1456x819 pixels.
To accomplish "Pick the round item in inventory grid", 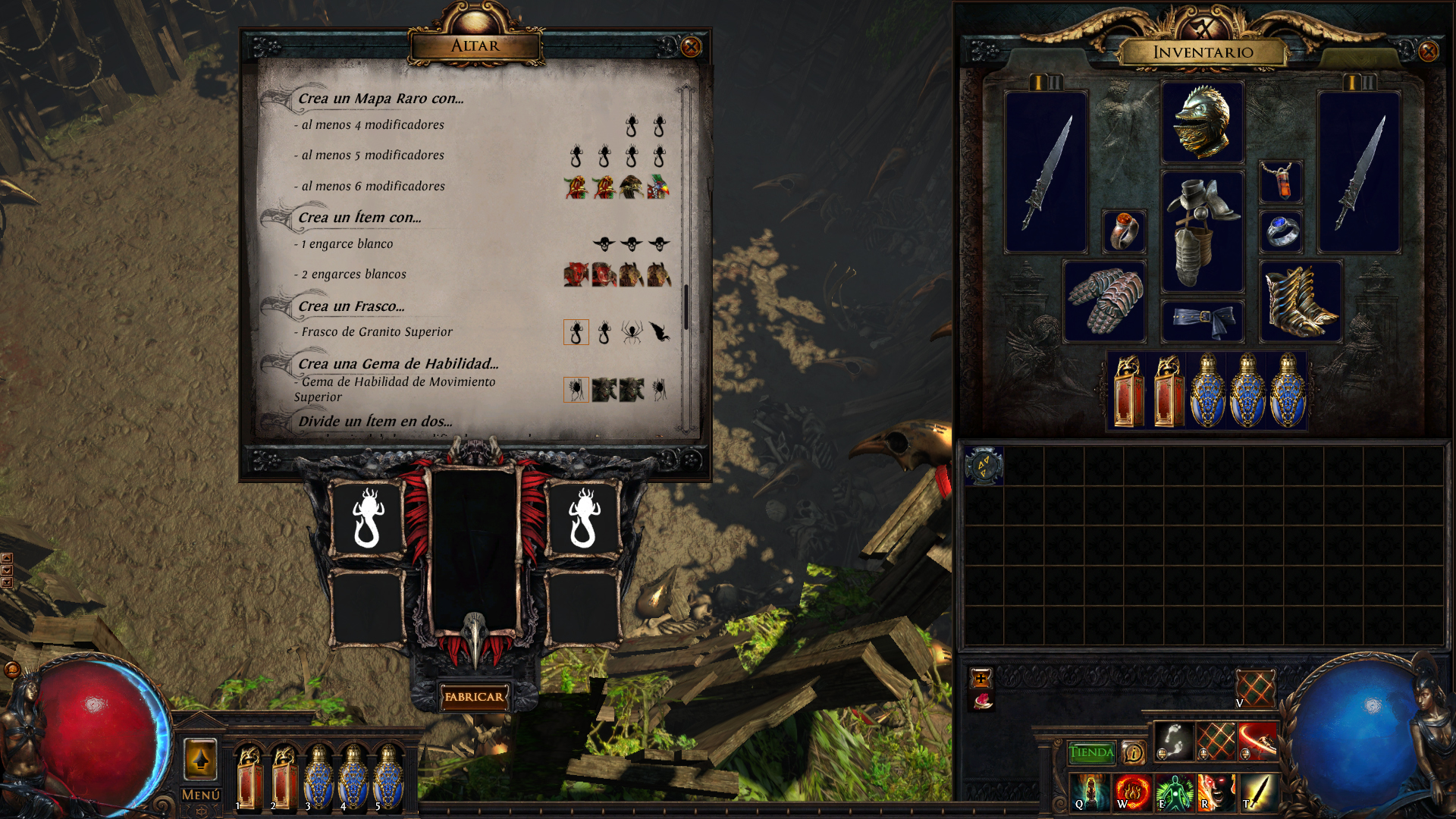I will (x=984, y=465).
